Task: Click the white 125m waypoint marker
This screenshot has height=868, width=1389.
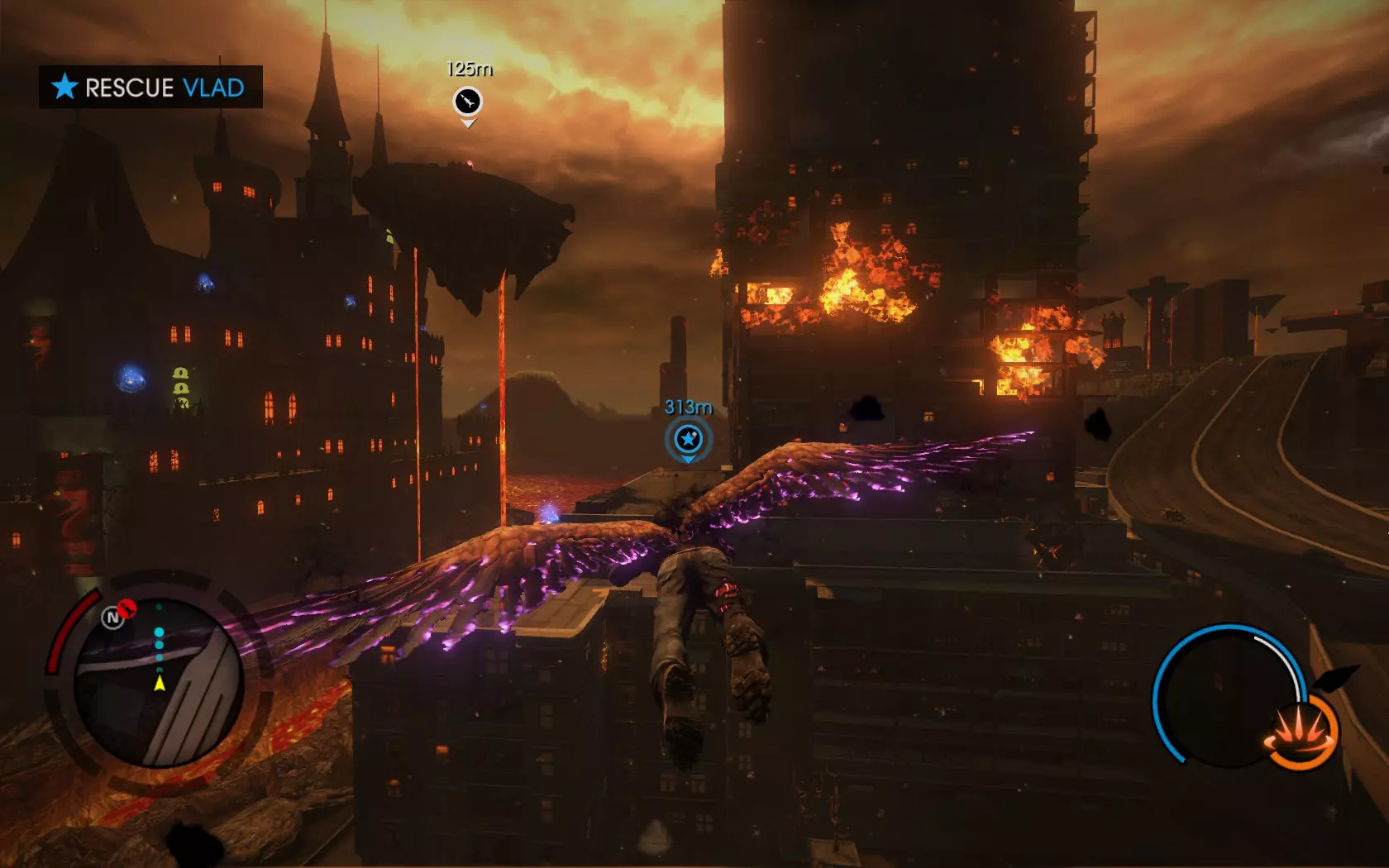Action: pyautogui.click(x=468, y=102)
